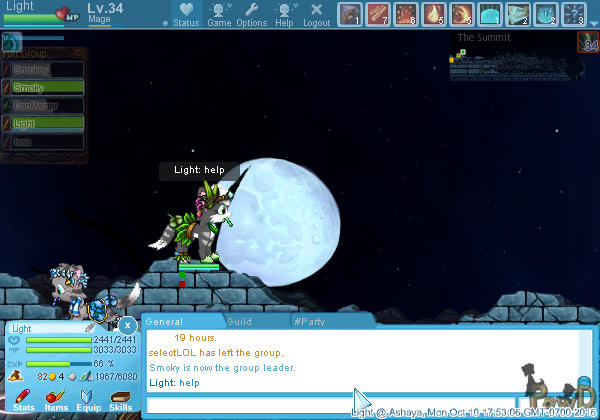The width and height of the screenshot is (600, 420).
Task: Use the first hotbar skill slot
Action: [x=349, y=14]
